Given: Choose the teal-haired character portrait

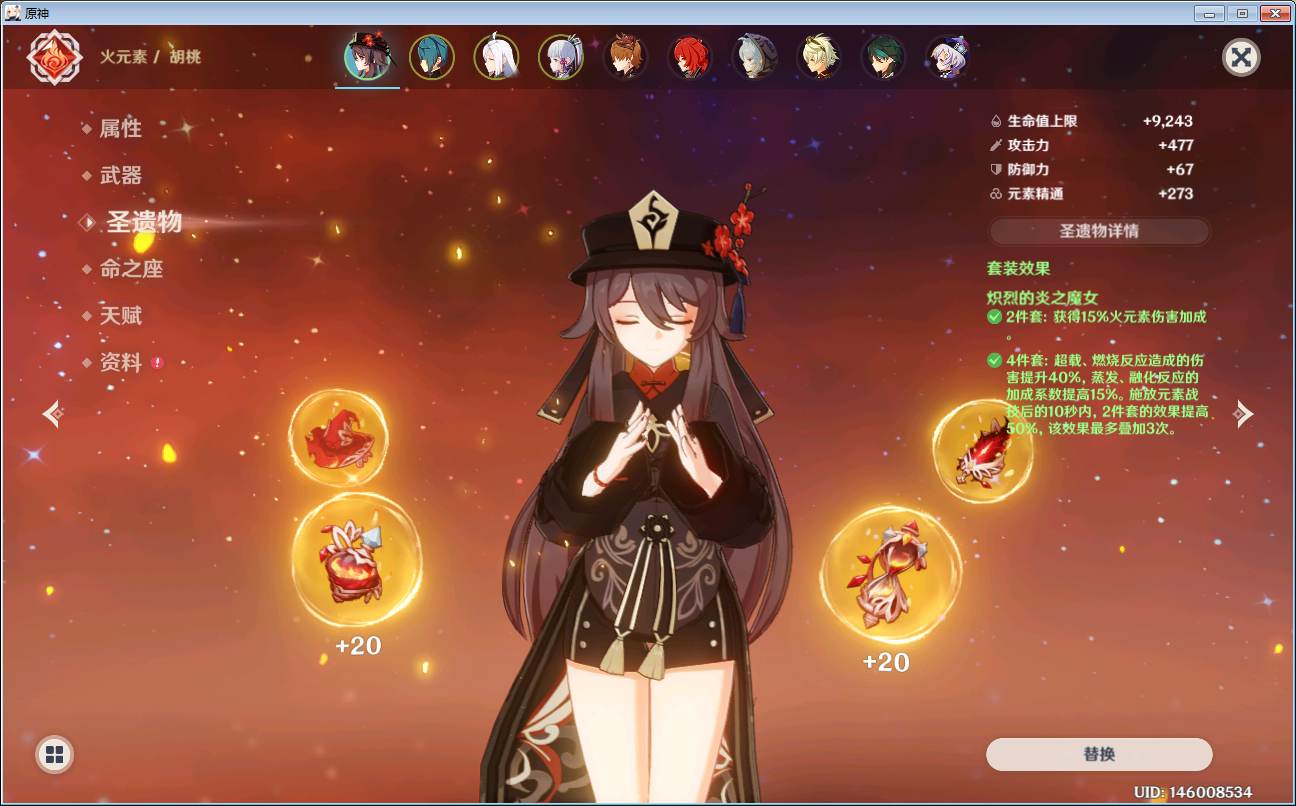Looking at the screenshot, I should [432, 57].
